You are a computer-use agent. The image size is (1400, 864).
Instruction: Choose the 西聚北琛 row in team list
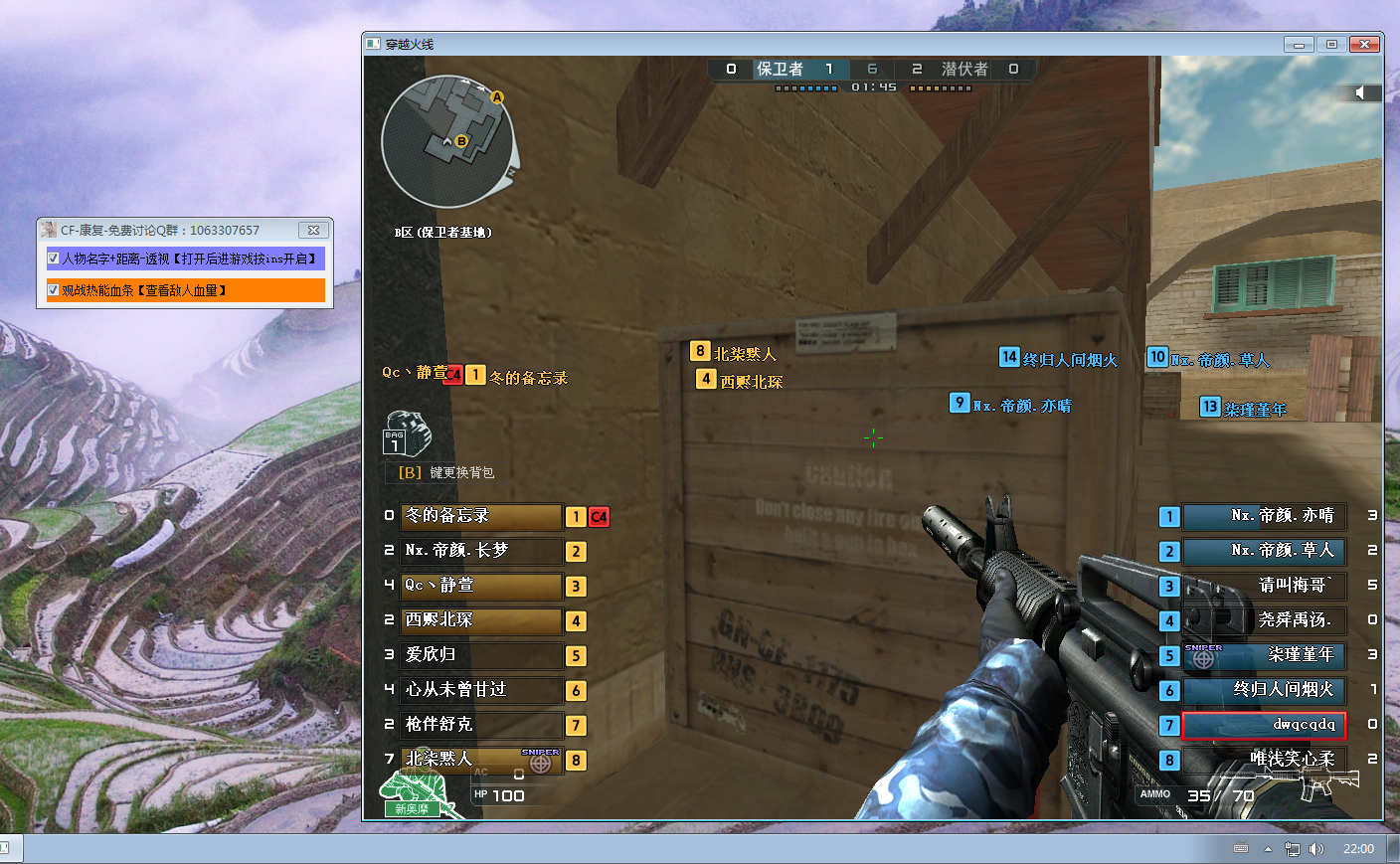[x=481, y=620]
